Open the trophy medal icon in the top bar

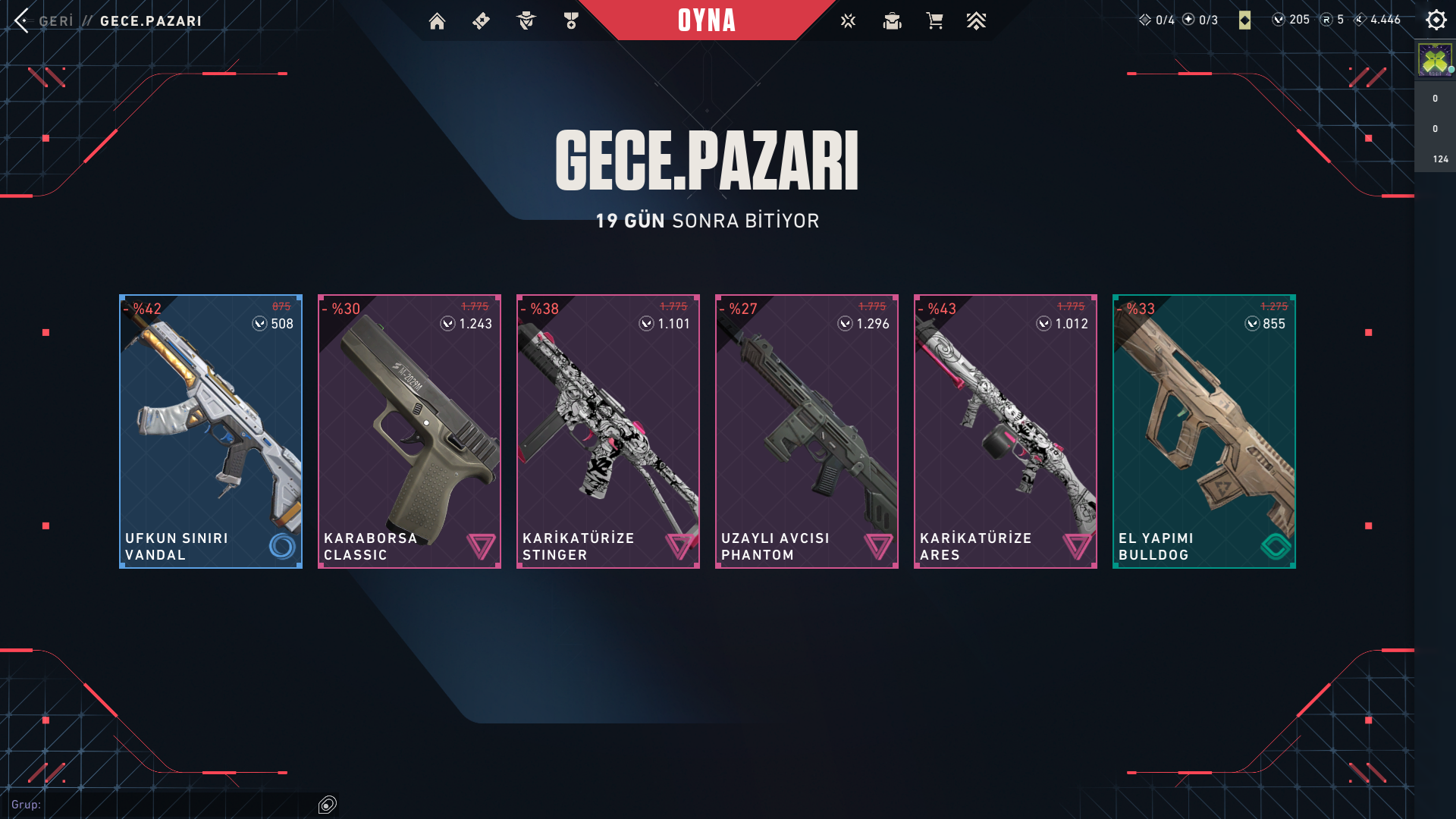571,21
